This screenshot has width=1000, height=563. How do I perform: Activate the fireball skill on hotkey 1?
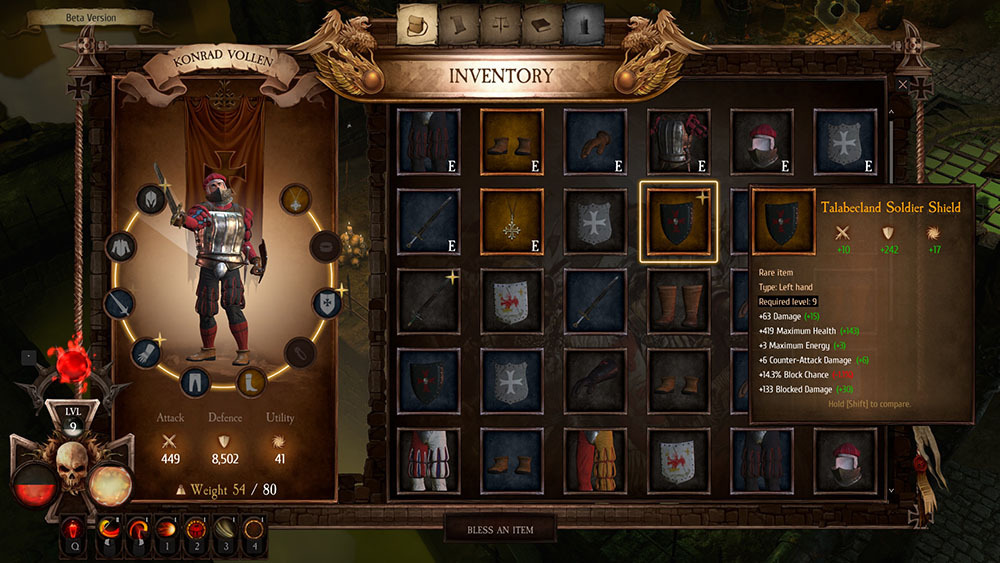[x=164, y=527]
